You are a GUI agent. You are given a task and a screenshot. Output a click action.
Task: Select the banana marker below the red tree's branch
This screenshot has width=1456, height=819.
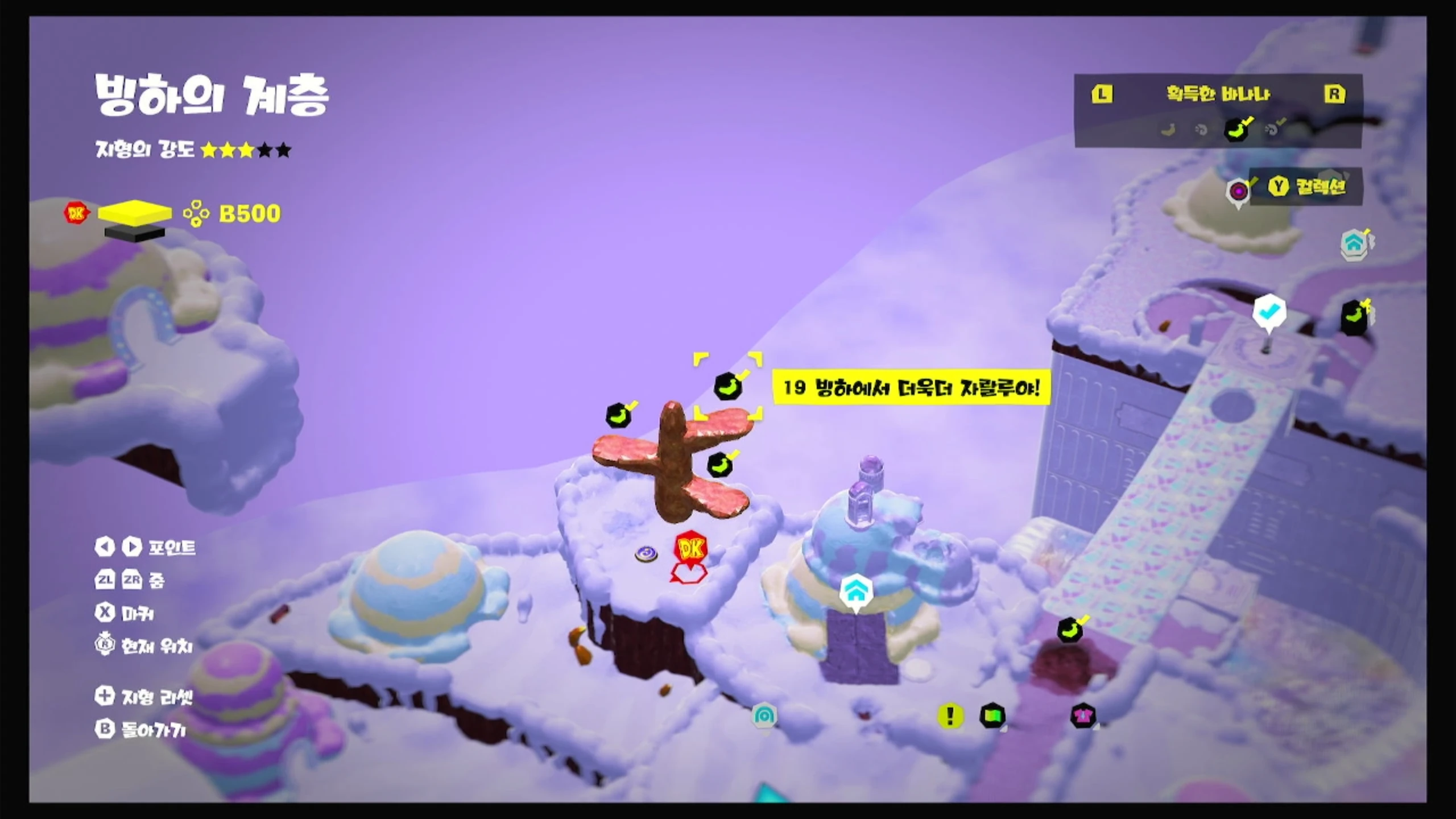click(x=719, y=464)
